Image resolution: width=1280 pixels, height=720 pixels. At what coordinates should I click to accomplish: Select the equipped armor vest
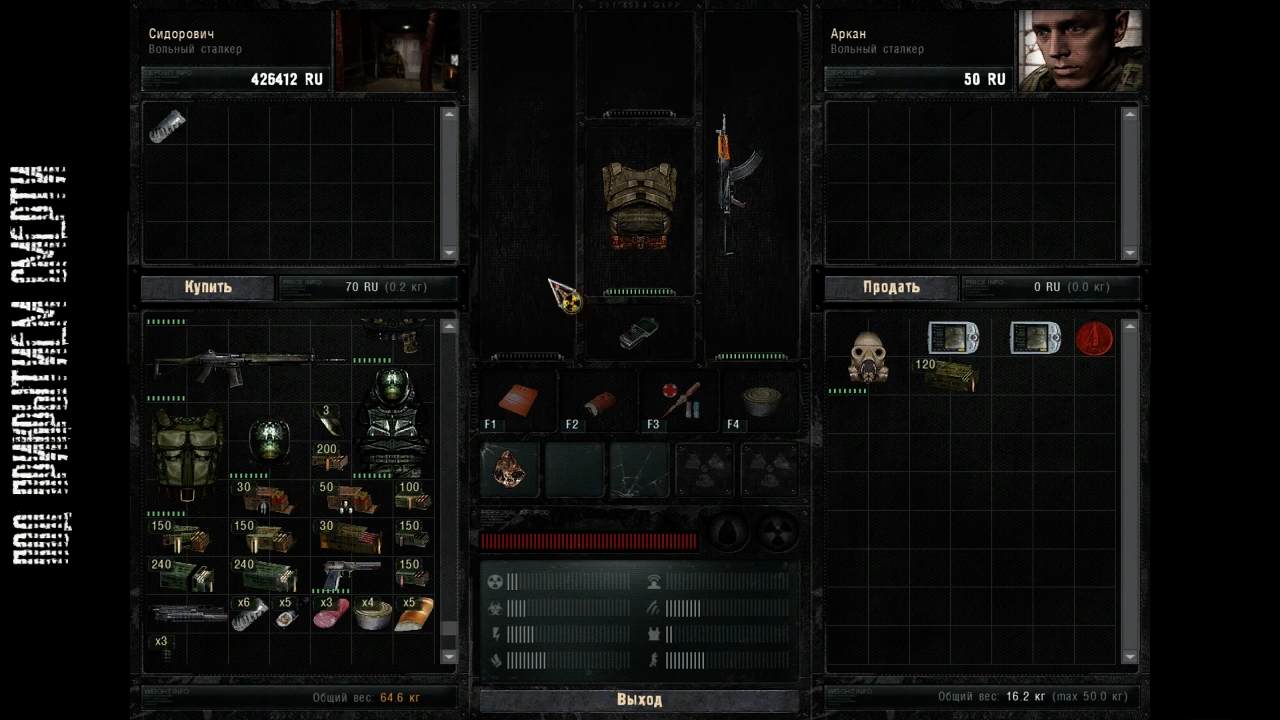click(x=639, y=205)
